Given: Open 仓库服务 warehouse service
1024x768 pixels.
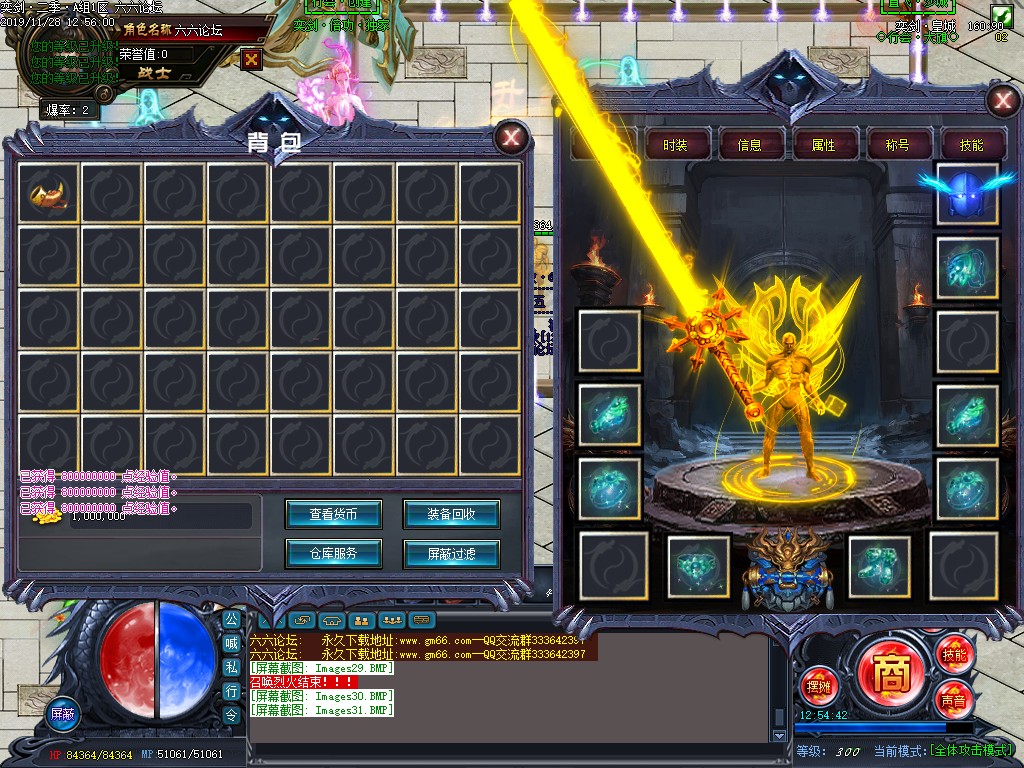Looking at the screenshot, I should pos(333,552).
